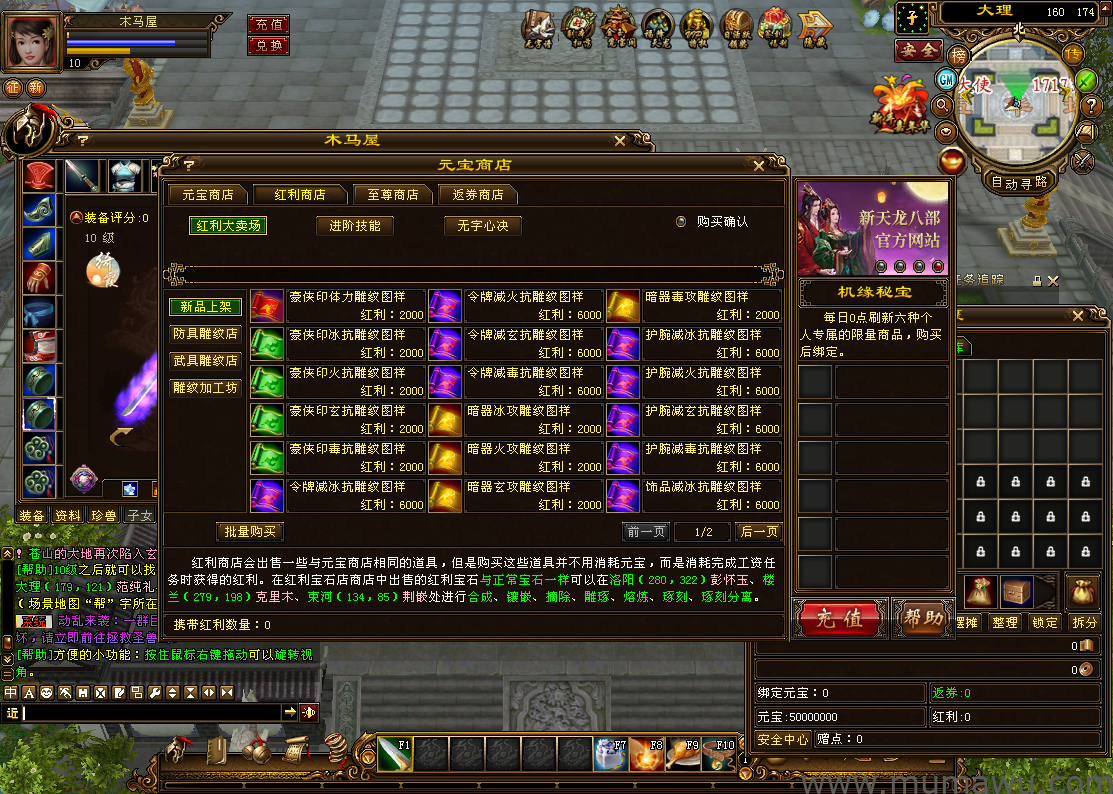Choose the 进阶技能 category
The width and height of the screenshot is (1113, 794).
pyautogui.click(x=355, y=226)
